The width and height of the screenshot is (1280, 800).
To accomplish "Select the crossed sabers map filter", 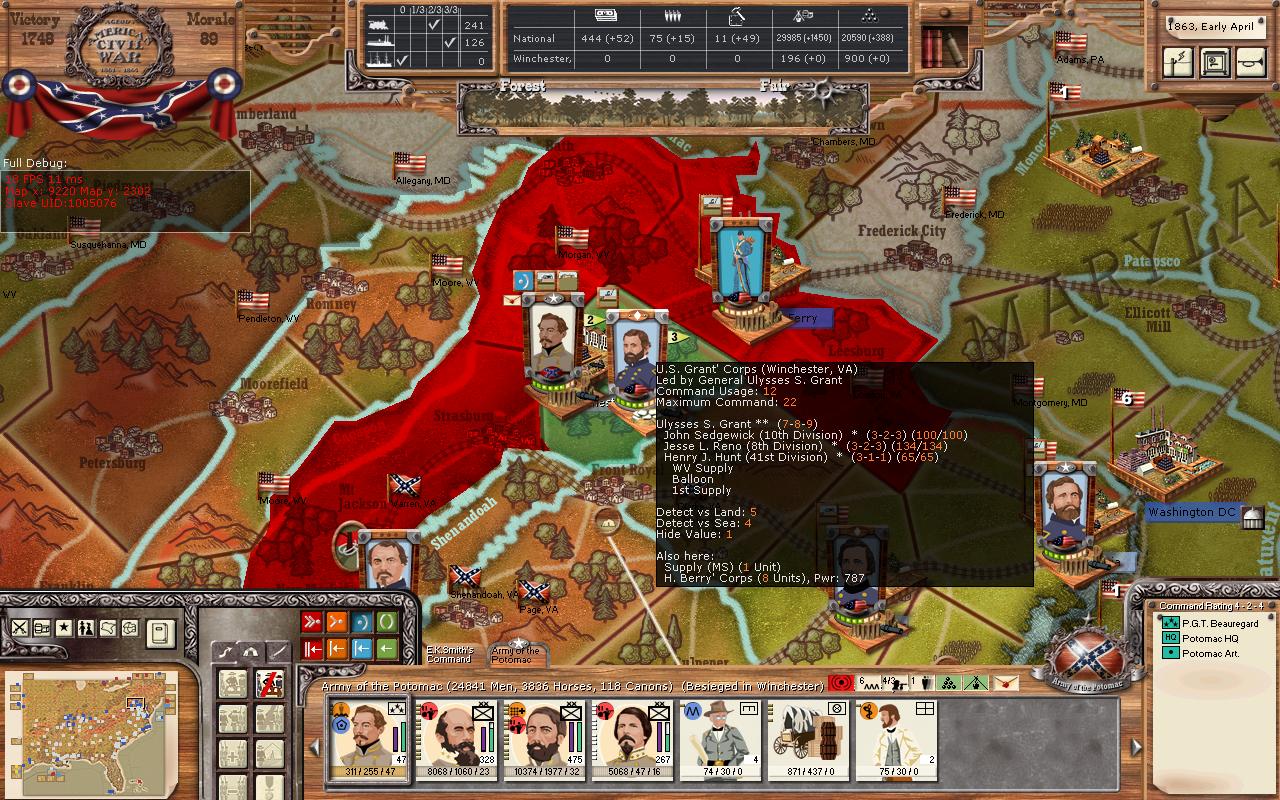I will tap(20, 628).
